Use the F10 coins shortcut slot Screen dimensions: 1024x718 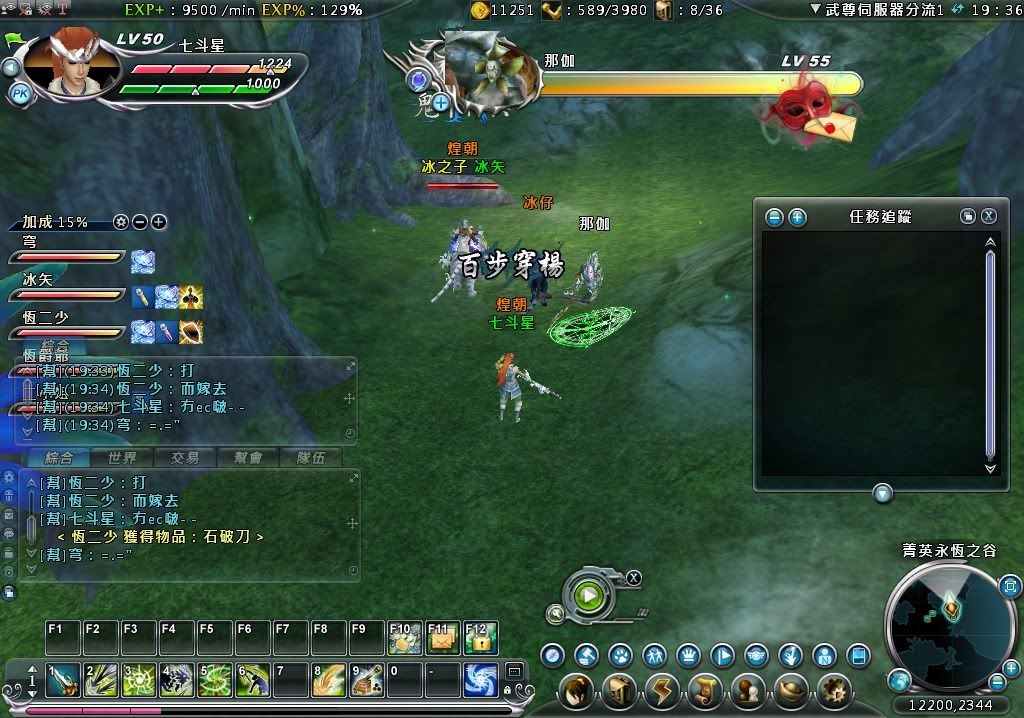(405, 638)
